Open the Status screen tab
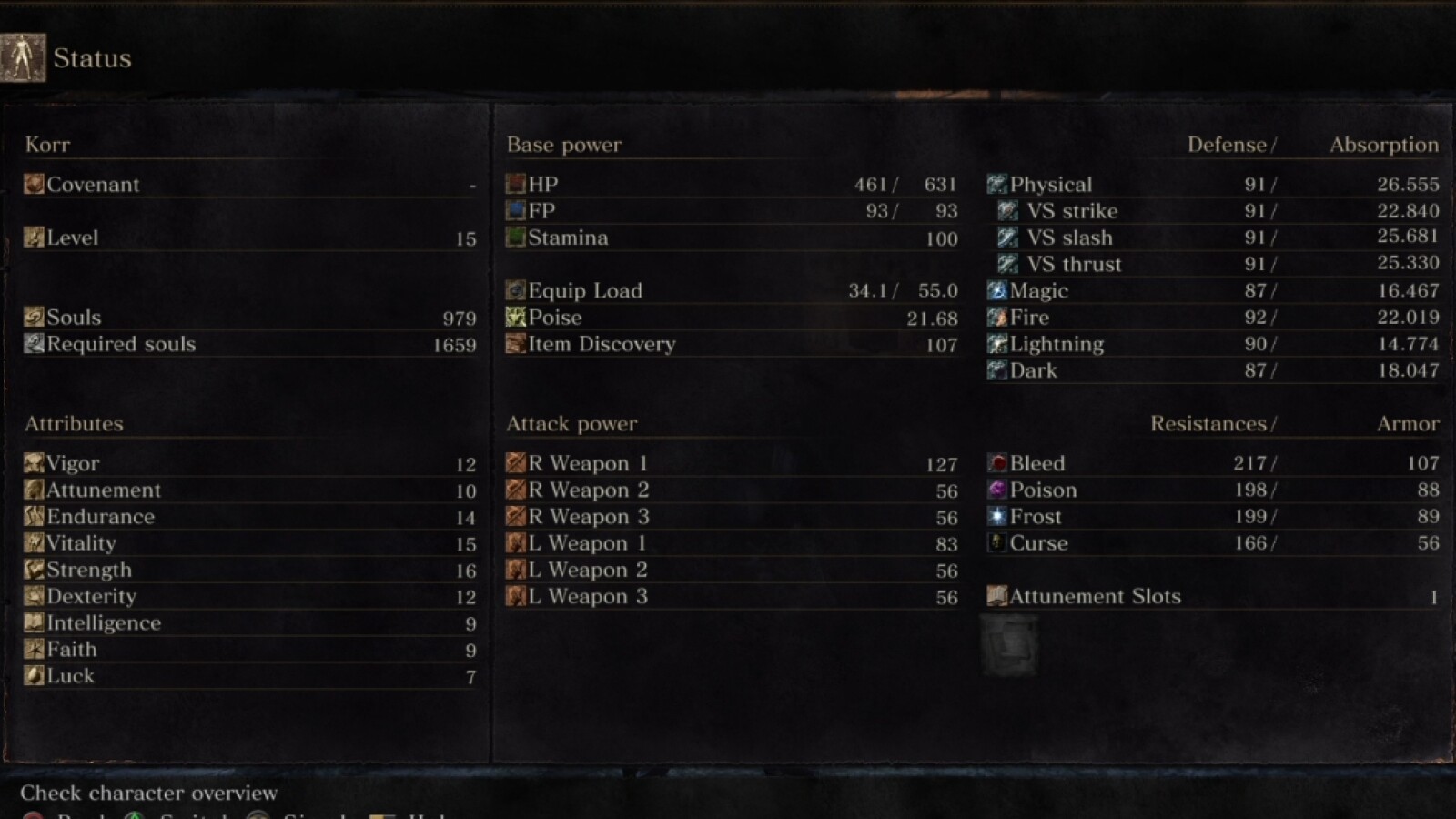This screenshot has height=819, width=1456. tap(91, 57)
